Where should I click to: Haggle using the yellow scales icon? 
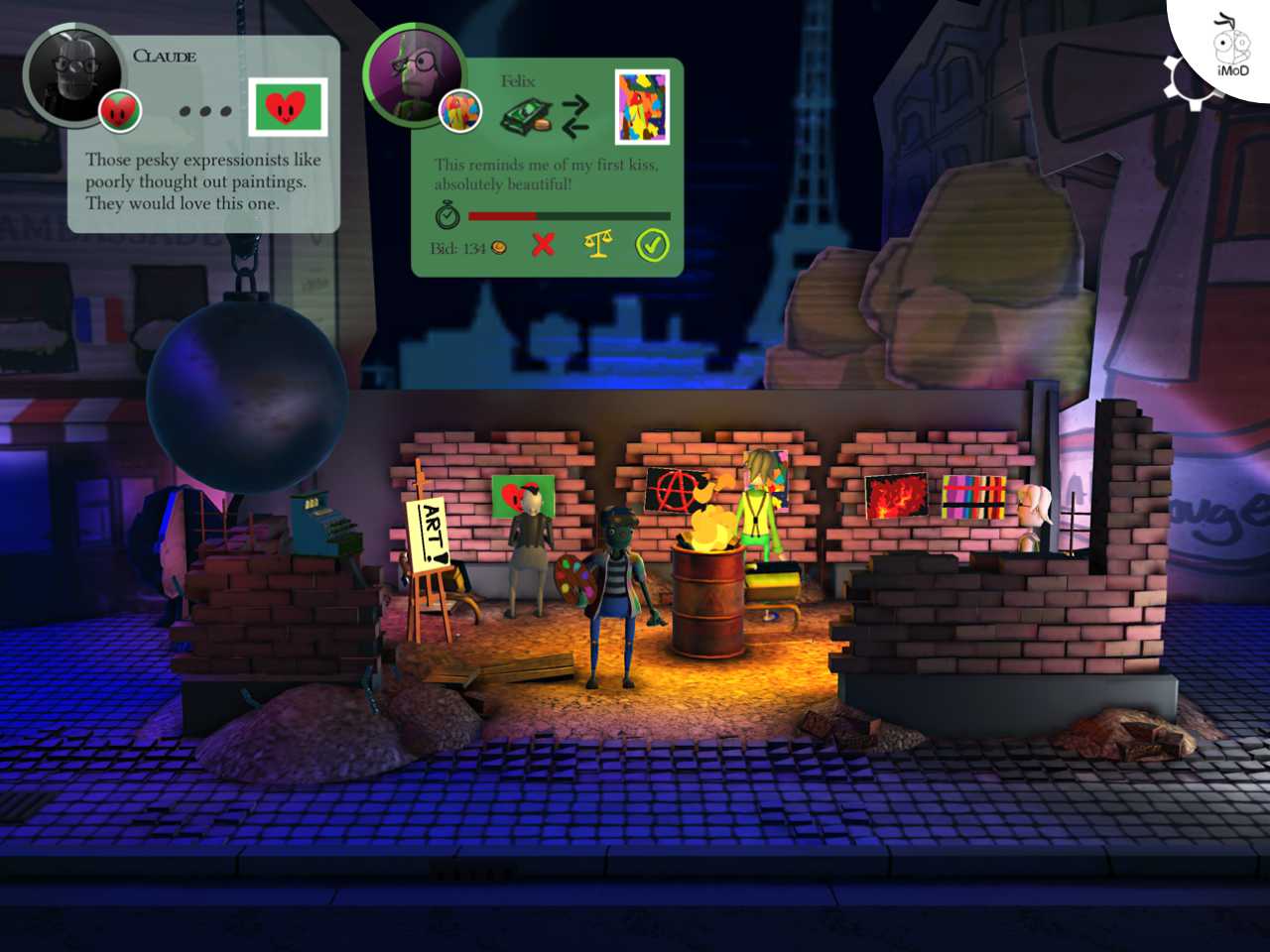click(597, 245)
